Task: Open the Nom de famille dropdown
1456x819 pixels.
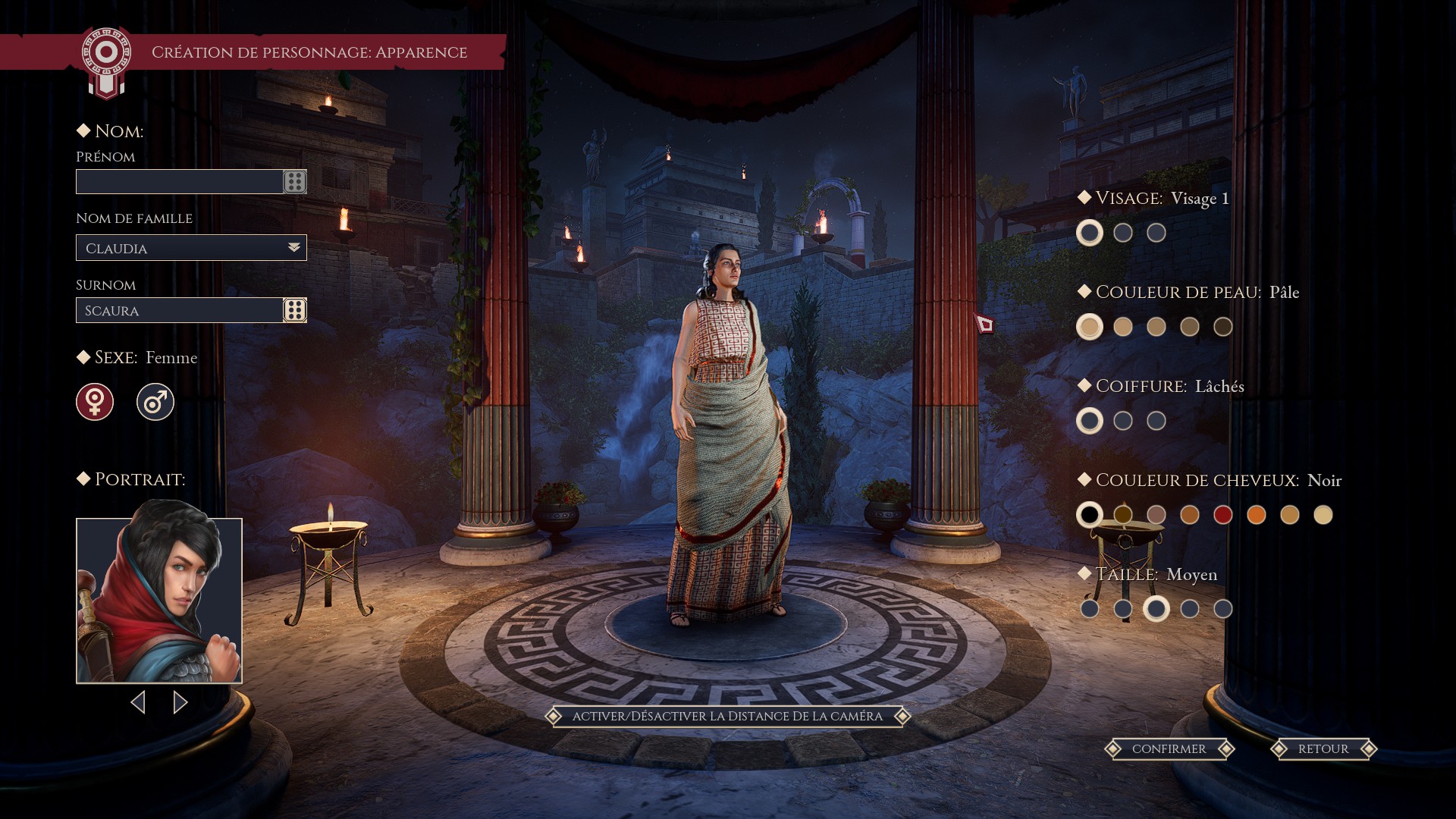Action: click(191, 248)
